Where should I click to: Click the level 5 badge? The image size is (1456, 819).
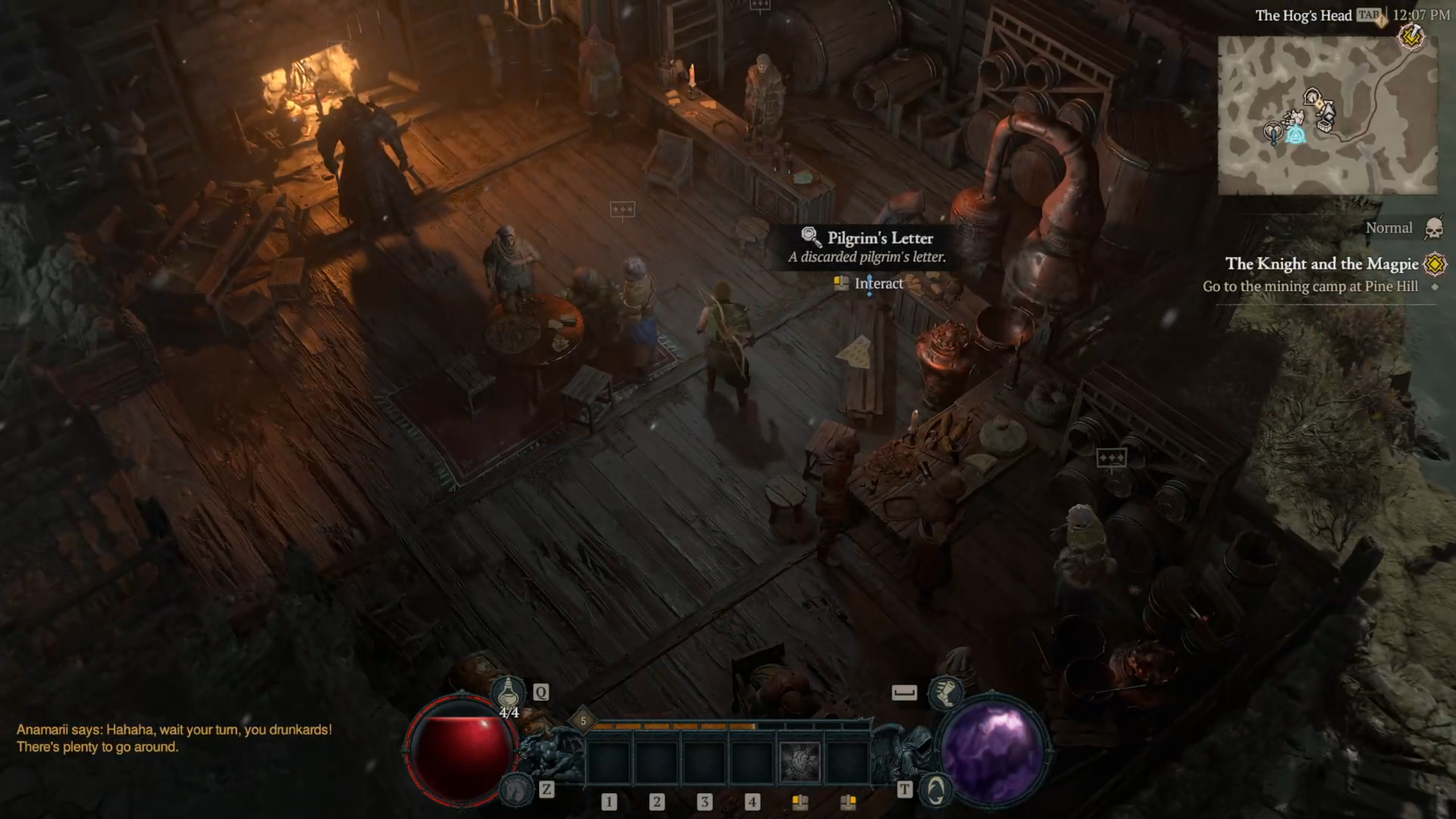click(583, 721)
